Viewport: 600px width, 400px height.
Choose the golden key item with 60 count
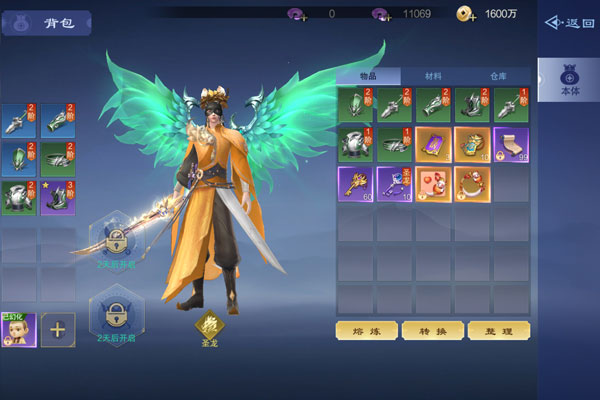355,183
